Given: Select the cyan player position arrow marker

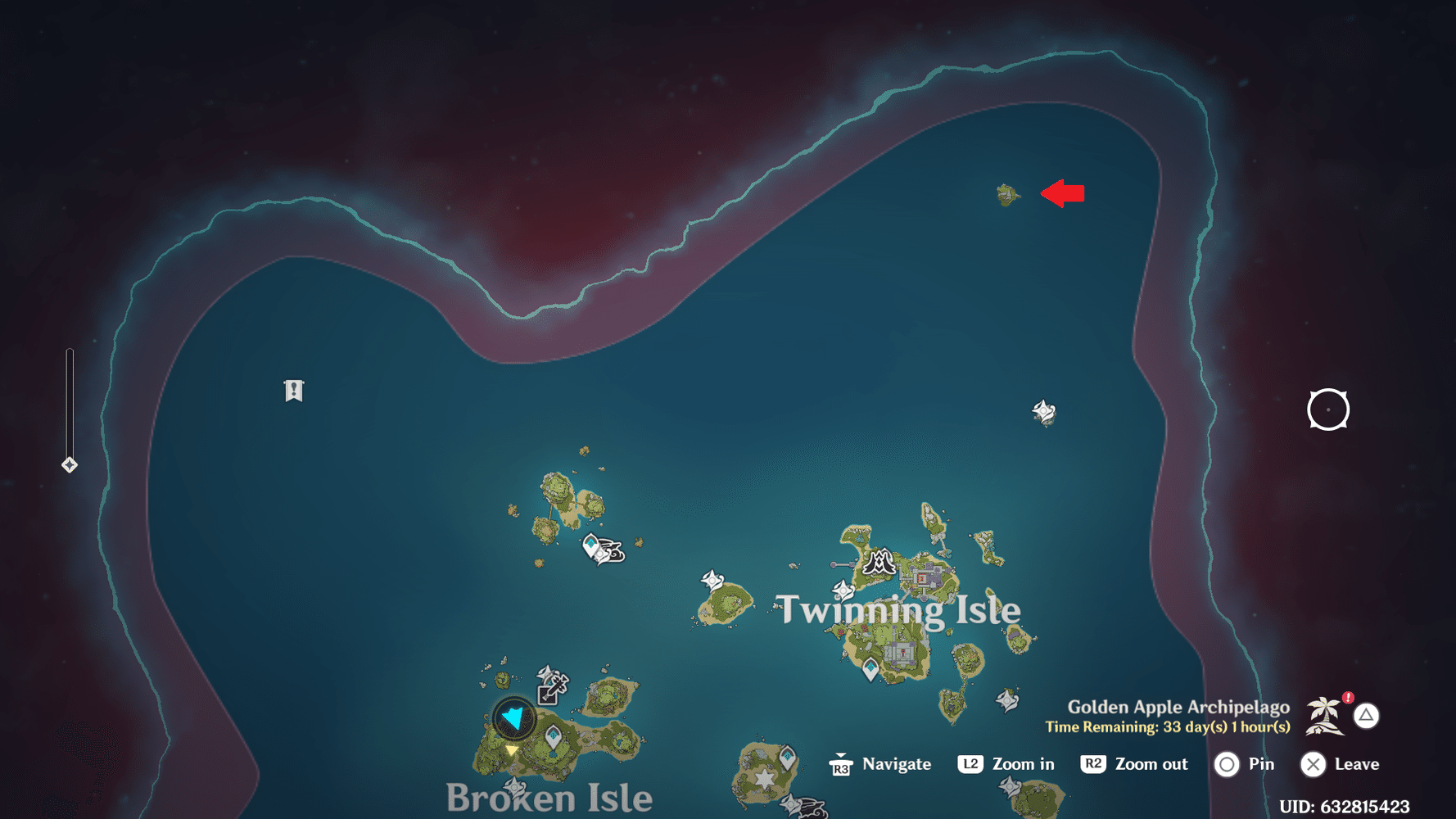Looking at the screenshot, I should 514,718.
